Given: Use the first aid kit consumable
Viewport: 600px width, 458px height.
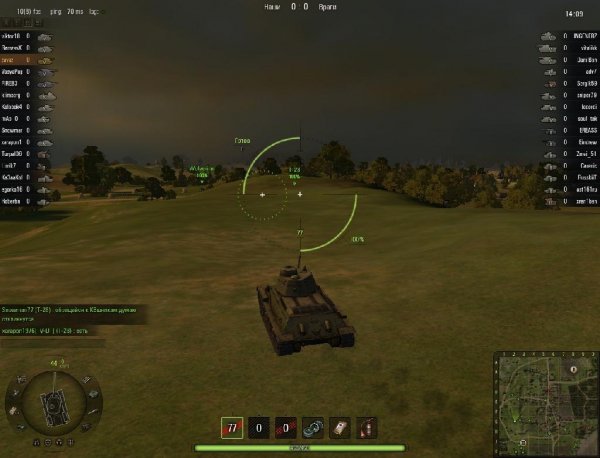Looking at the screenshot, I should (340, 427).
